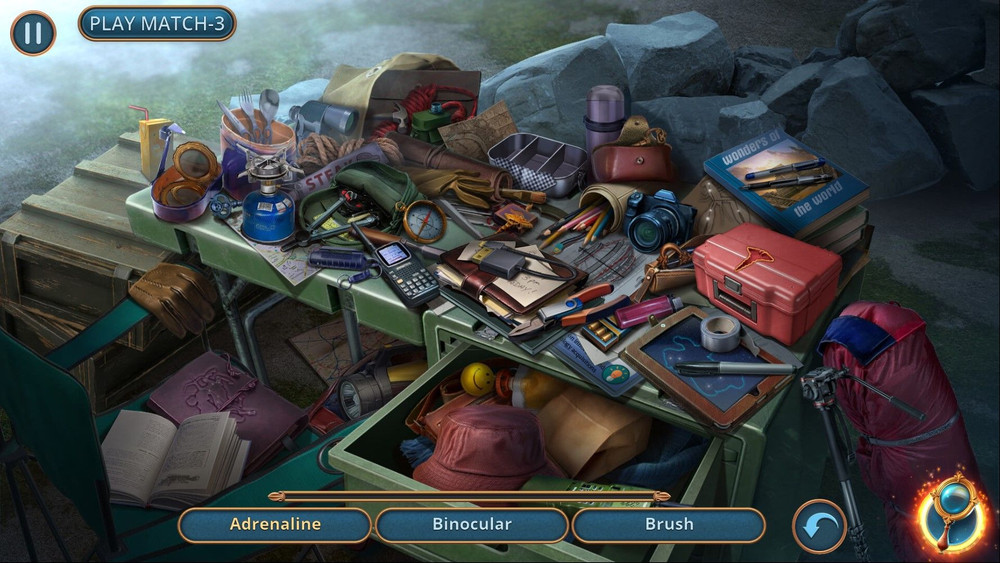Select the Adrenaline item label

[275, 524]
